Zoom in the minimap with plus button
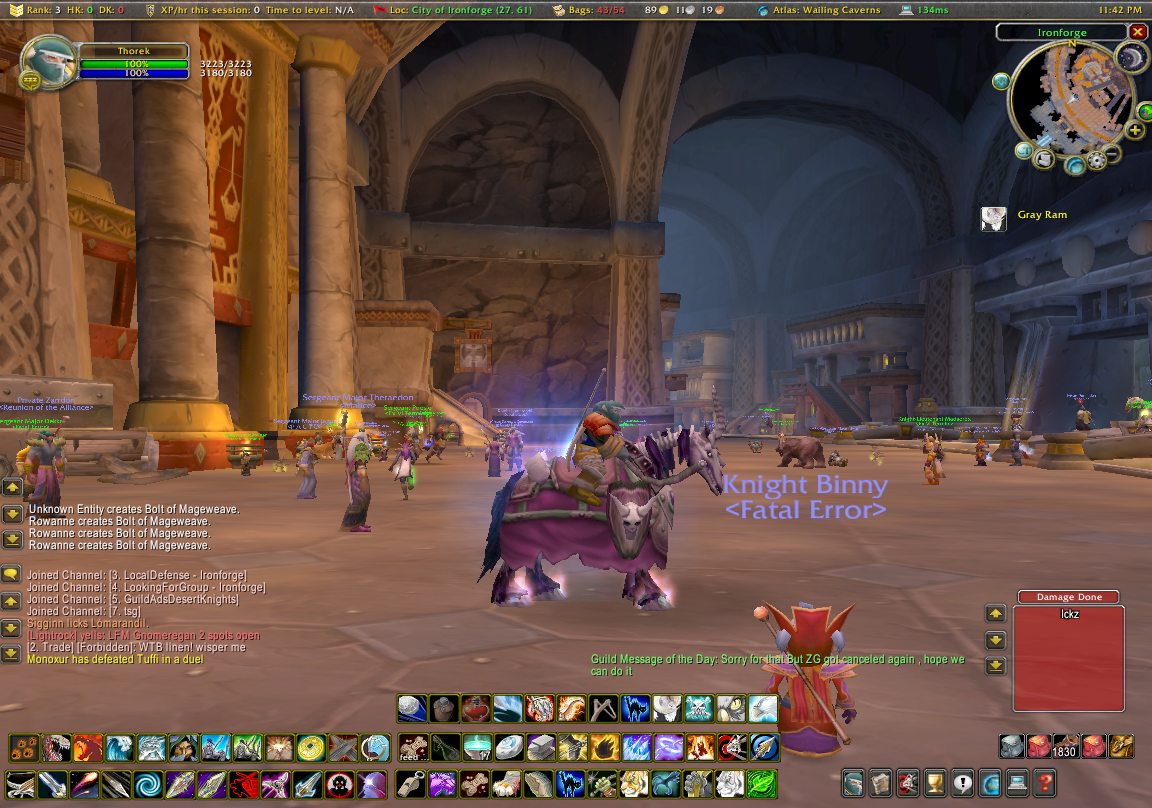The image size is (1152, 808). pos(1136,130)
